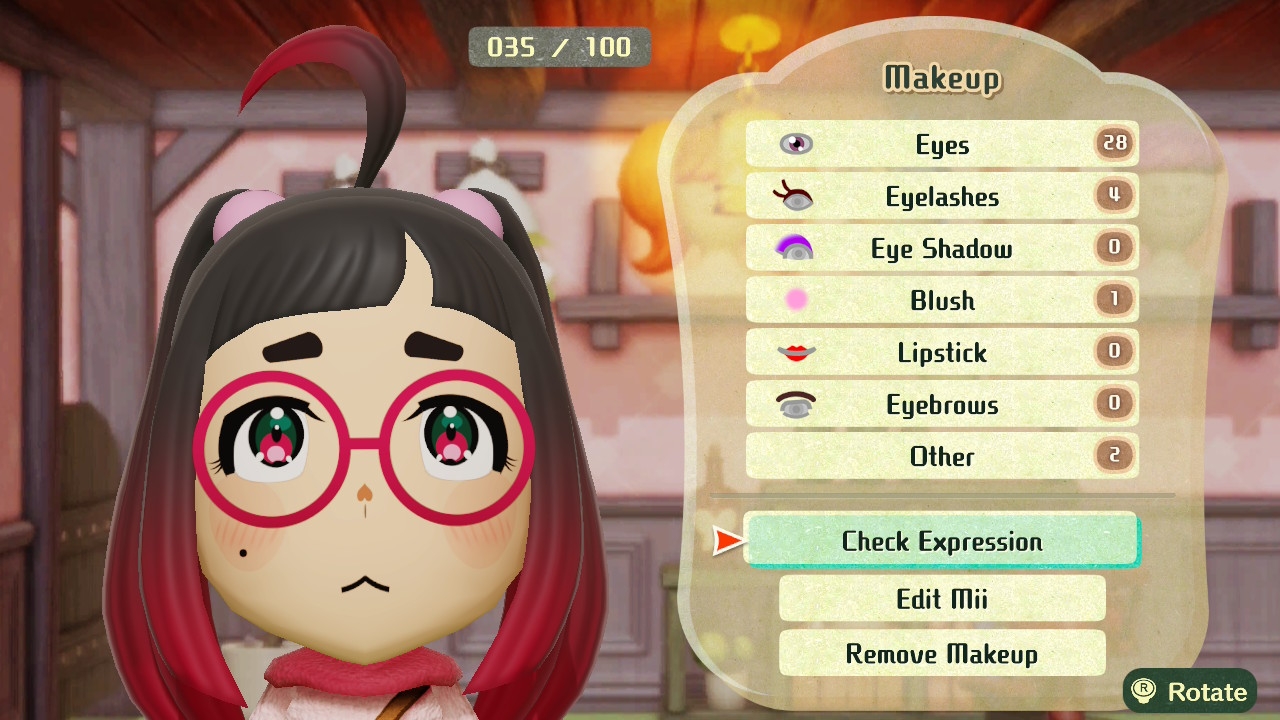Open the Blush makeup row
This screenshot has width=1280, height=720.
pyautogui.click(x=941, y=300)
